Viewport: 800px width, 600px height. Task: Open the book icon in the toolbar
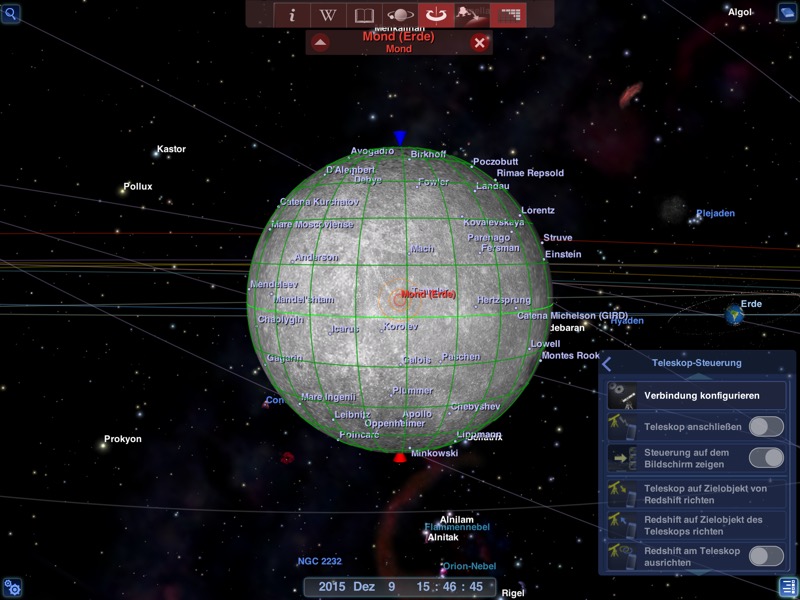[x=364, y=15]
